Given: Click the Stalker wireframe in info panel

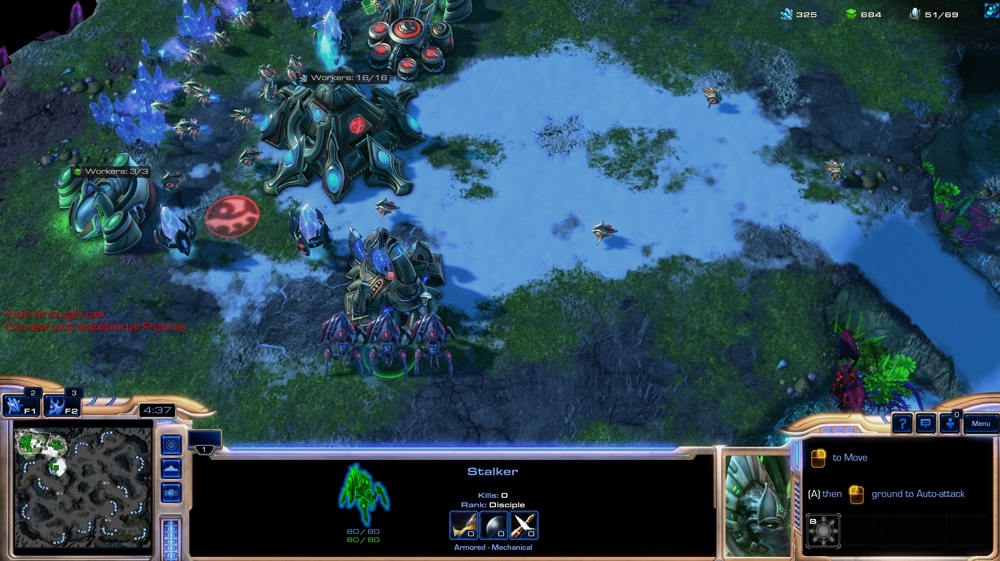Looking at the screenshot, I should 364,494.
